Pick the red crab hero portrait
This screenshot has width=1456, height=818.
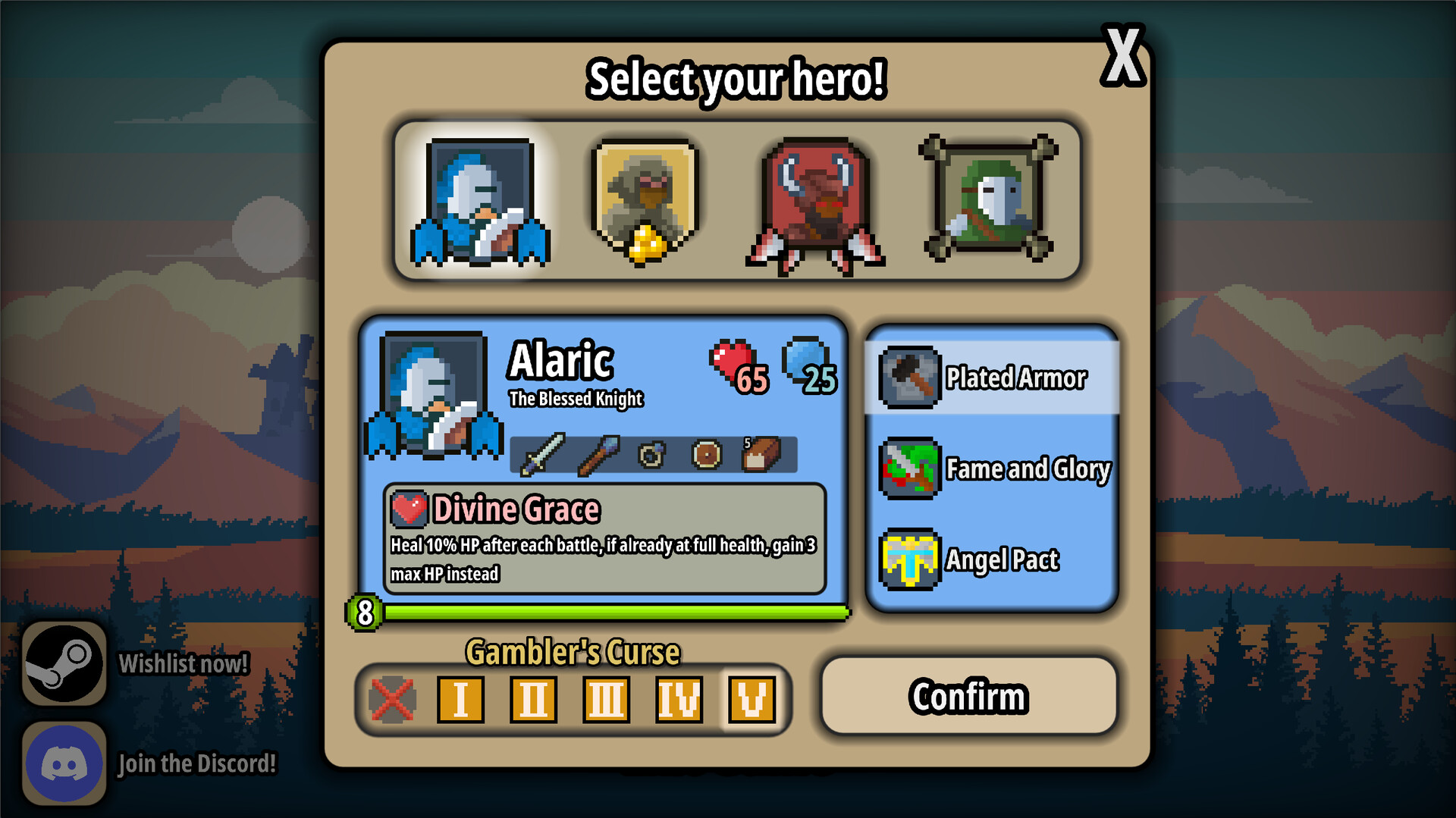click(810, 199)
